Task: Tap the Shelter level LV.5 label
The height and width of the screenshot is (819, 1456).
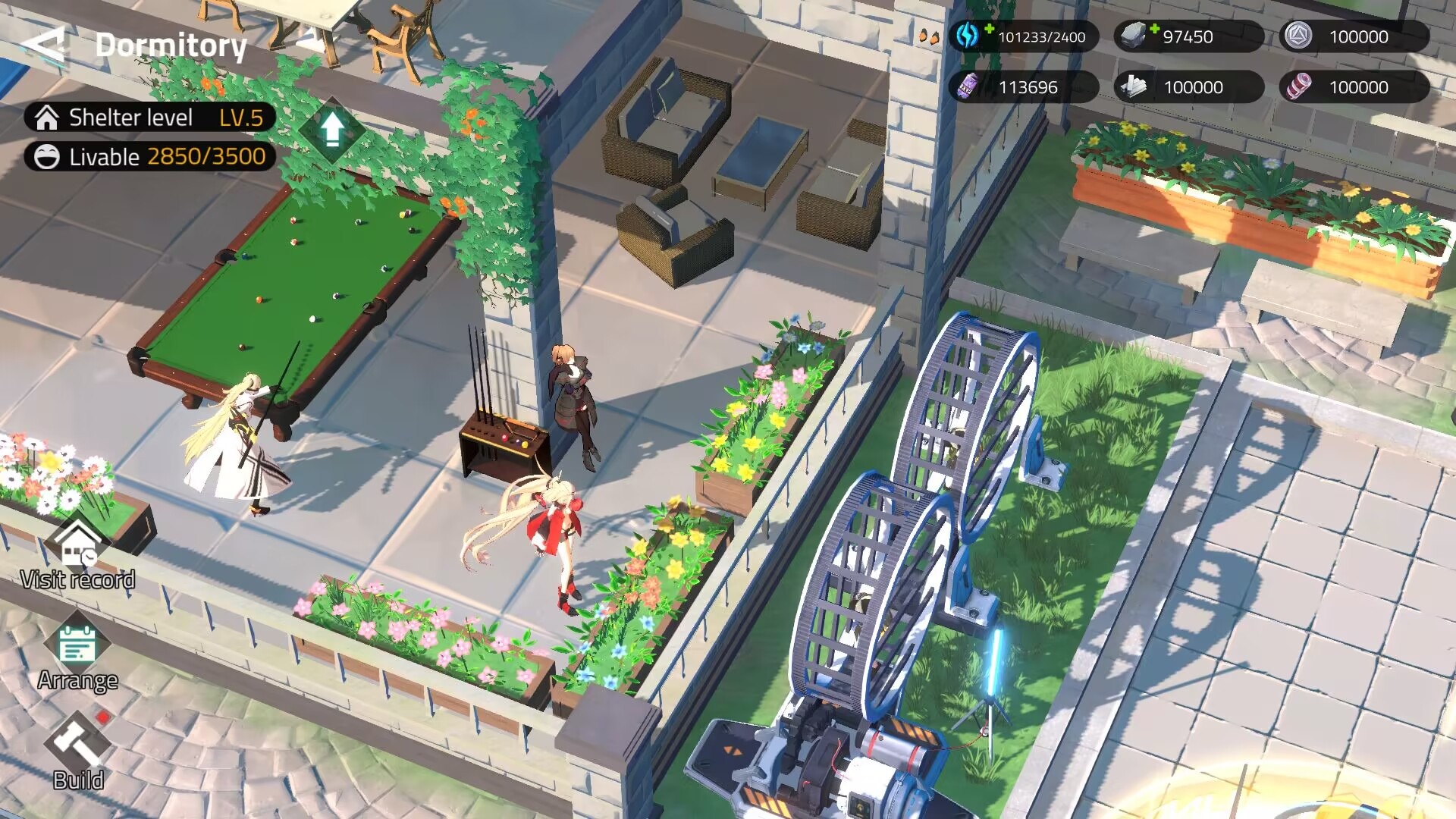Action: [150, 118]
